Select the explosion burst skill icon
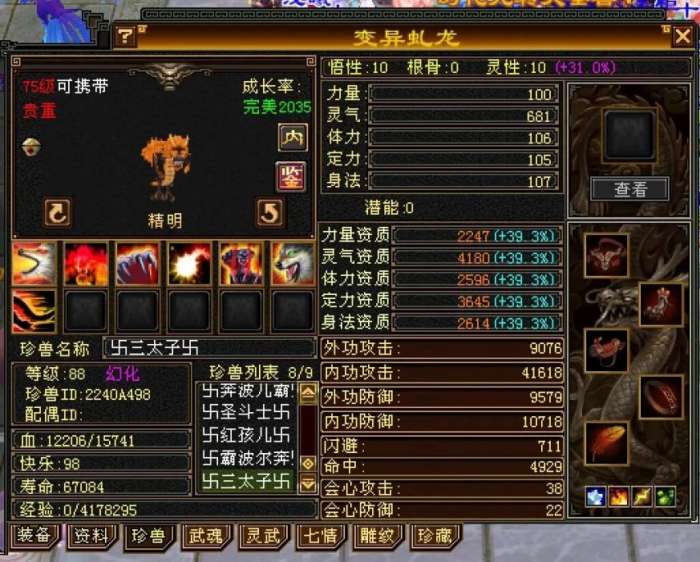This screenshot has height=562, width=700. tap(189, 264)
